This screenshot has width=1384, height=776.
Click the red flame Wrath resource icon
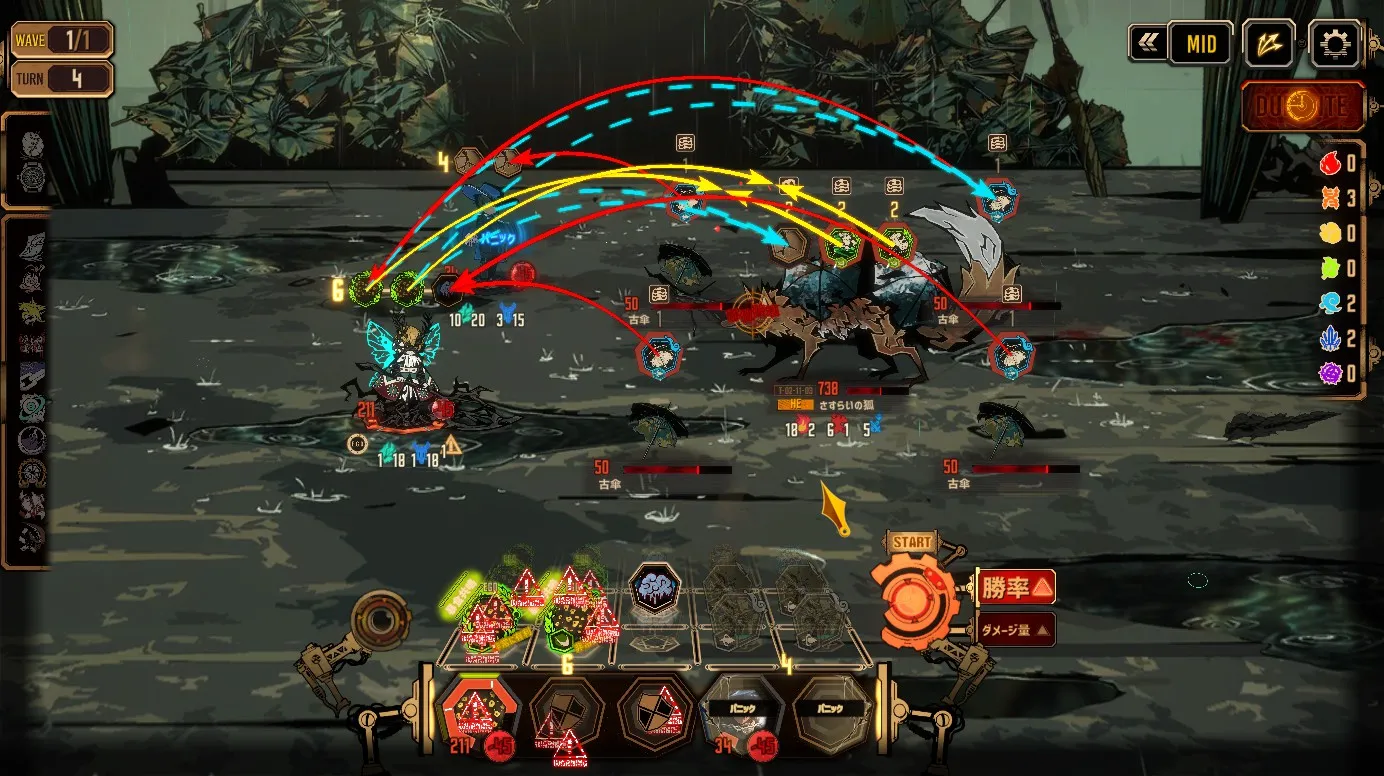[x=1330, y=164]
